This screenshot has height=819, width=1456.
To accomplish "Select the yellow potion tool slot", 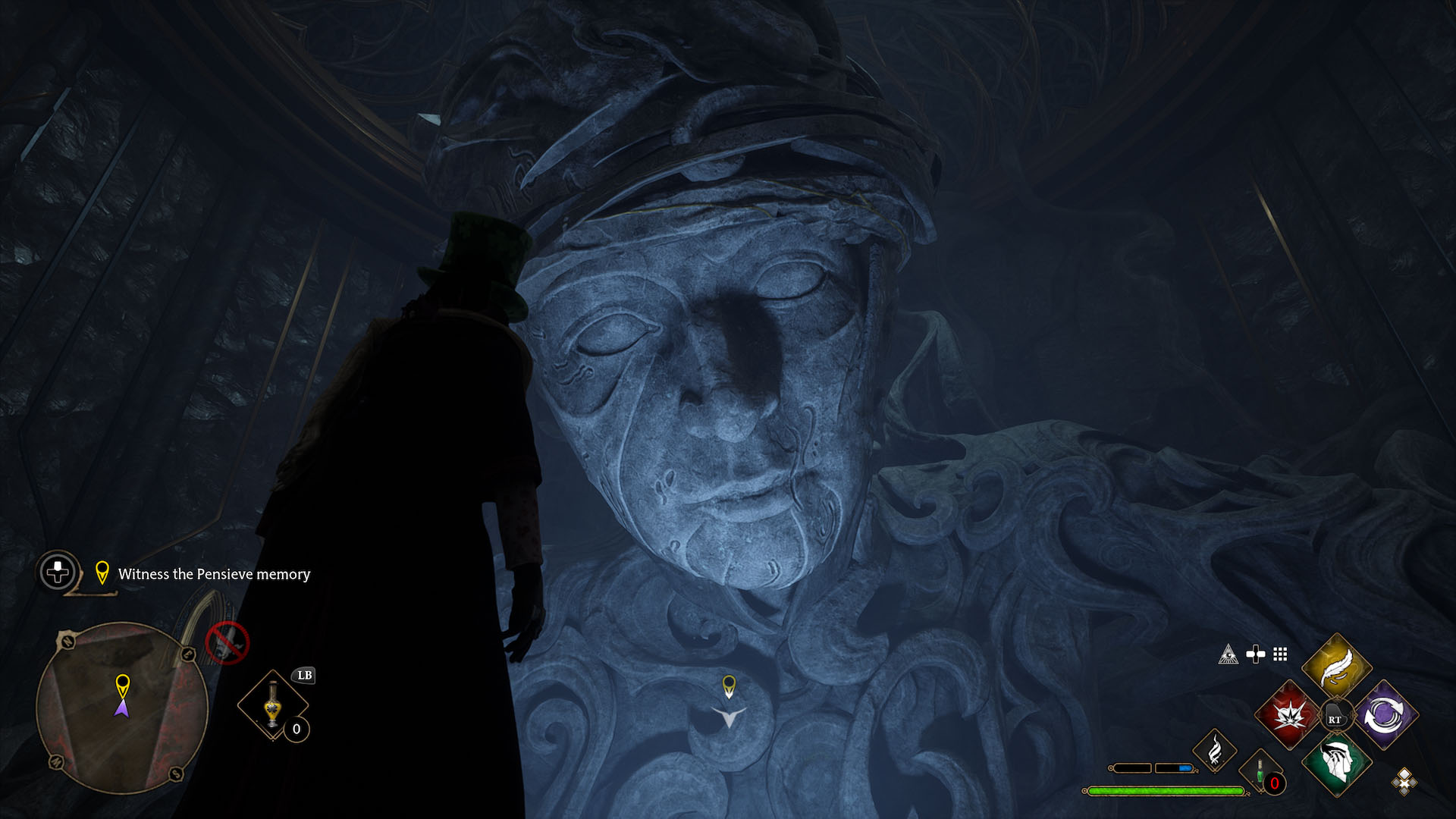I will tap(273, 704).
